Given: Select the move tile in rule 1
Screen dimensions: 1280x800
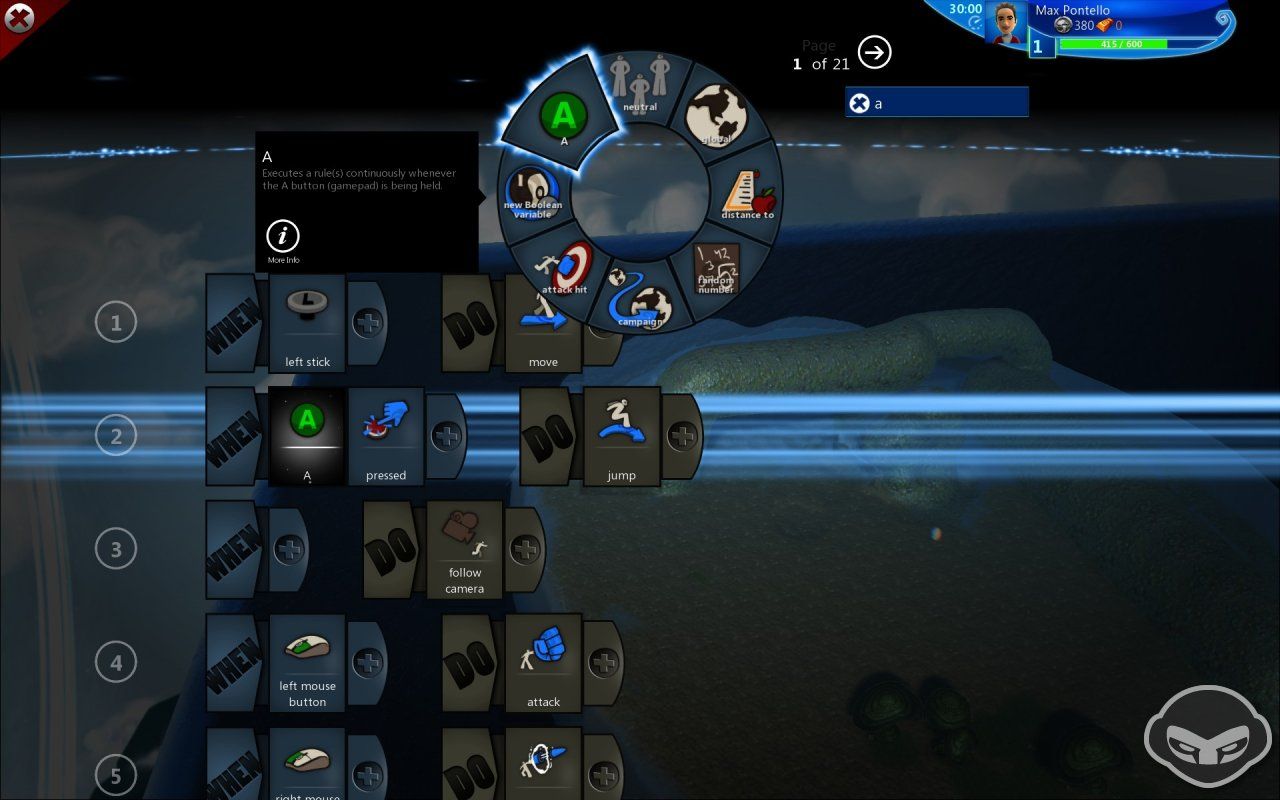Looking at the screenshot, I should coord(543,322).
